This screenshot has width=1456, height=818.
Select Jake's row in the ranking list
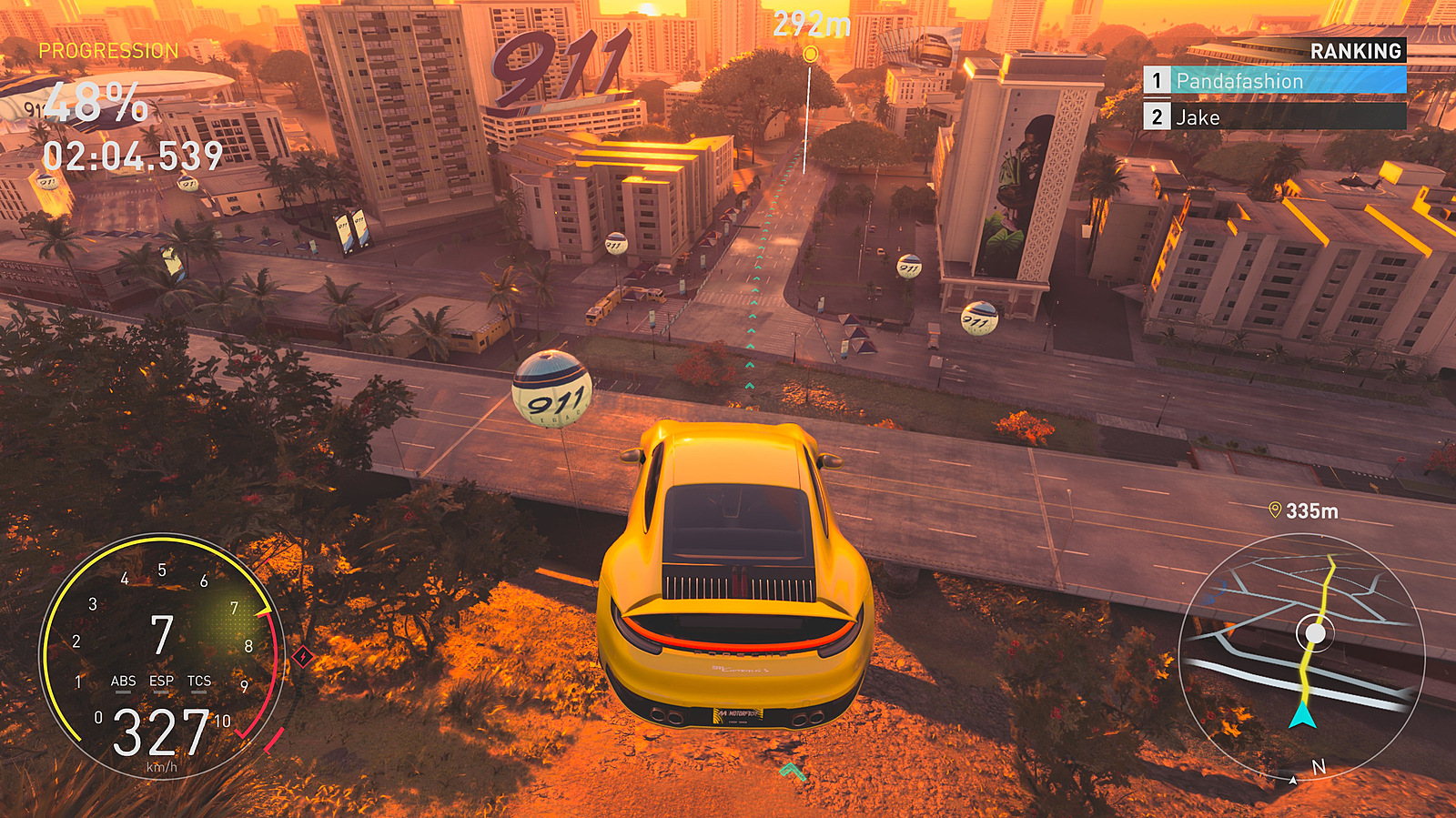pyautogui.click(x=1274, y=117)
